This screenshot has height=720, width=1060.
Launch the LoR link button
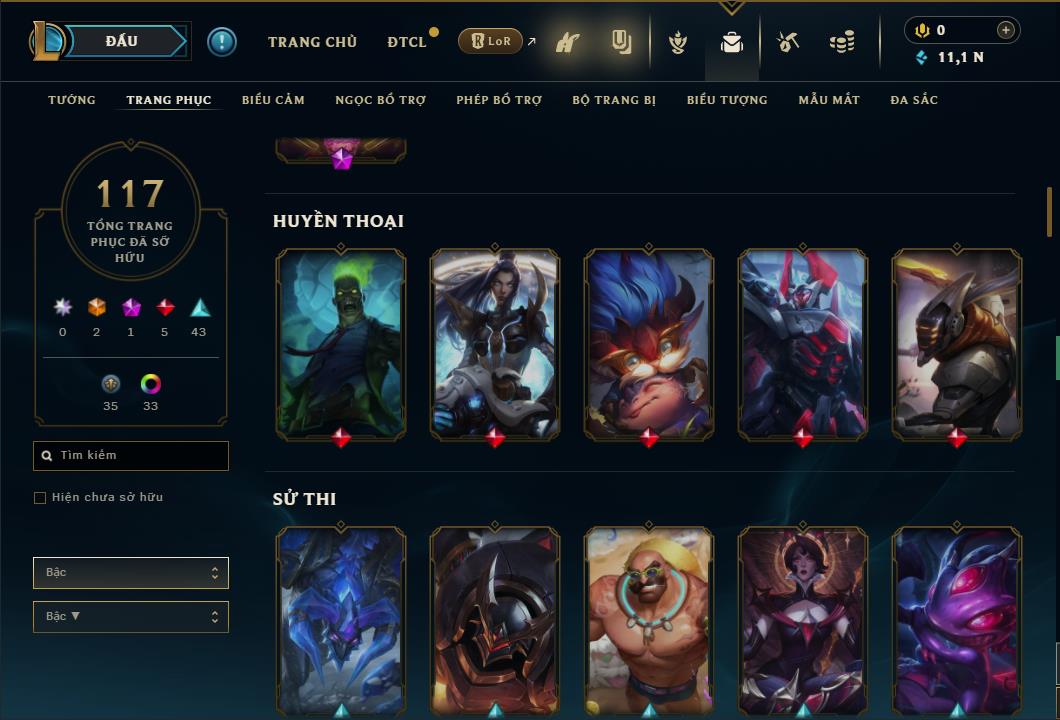pos(490,42)
